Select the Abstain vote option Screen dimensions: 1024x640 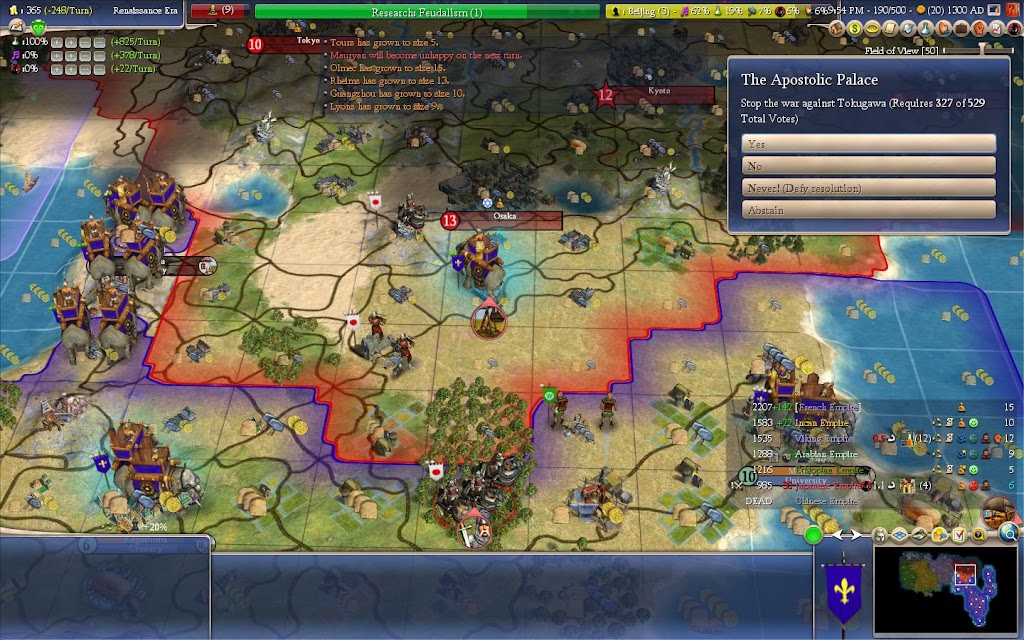pos(868,210)
